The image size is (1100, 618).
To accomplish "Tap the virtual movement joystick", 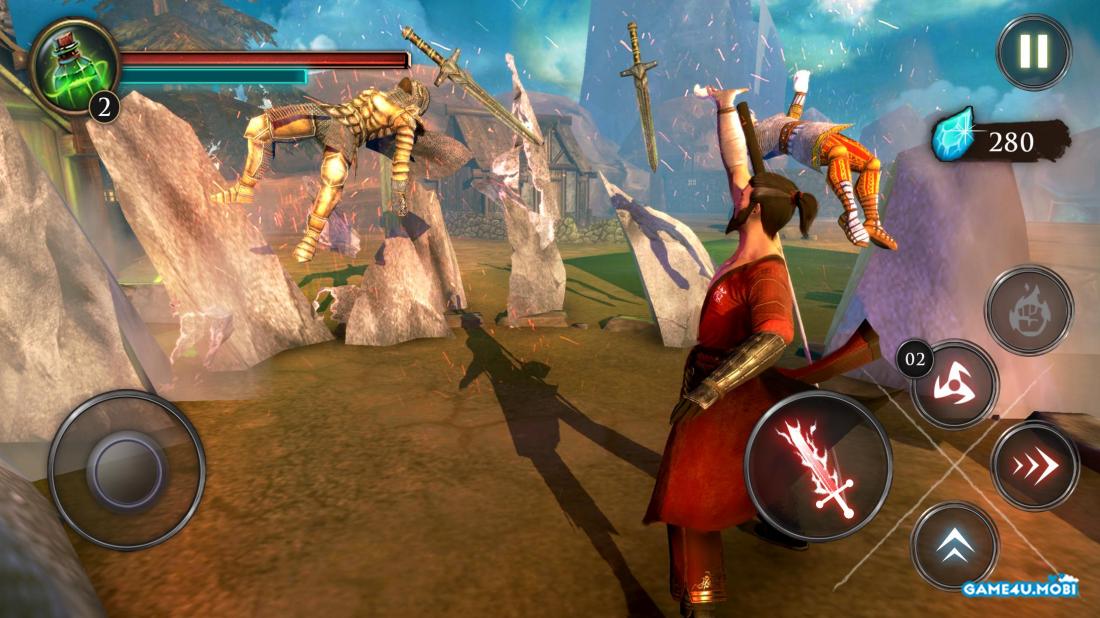I will coord(126,470).
